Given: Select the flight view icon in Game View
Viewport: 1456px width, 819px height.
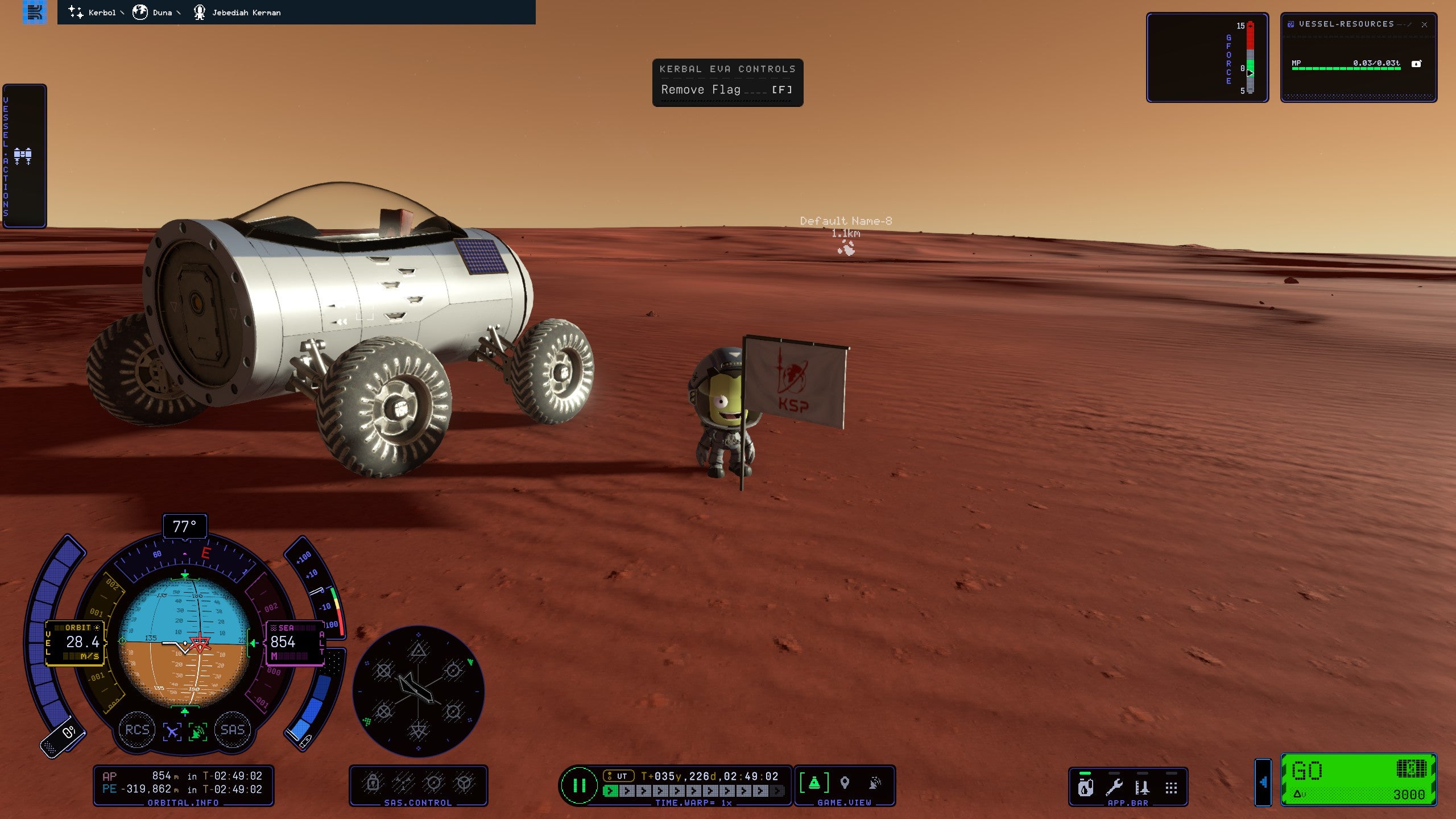Looking at the screenshot, I should click(x=814, y=783).
